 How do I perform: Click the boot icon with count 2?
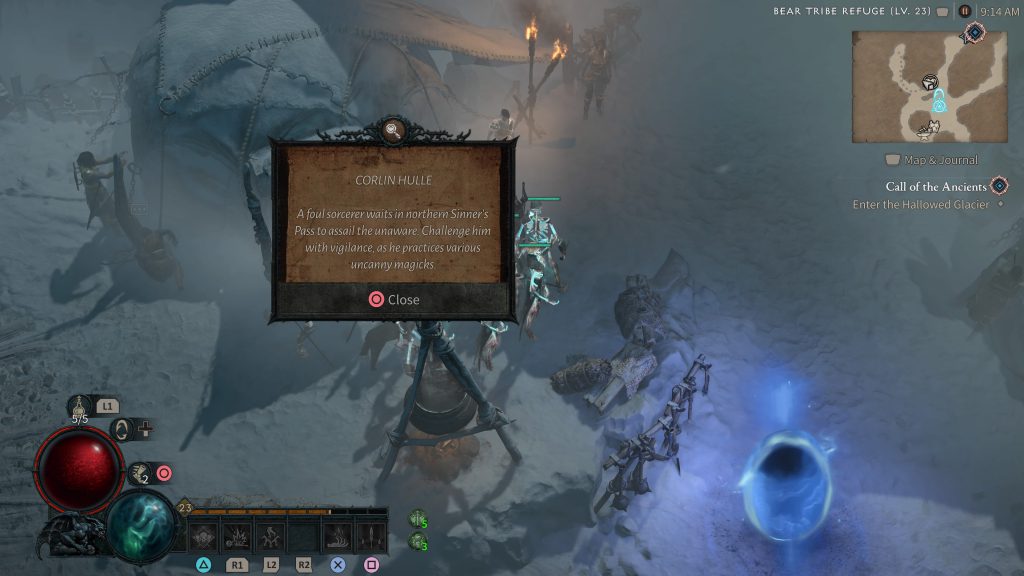[139, 473]
